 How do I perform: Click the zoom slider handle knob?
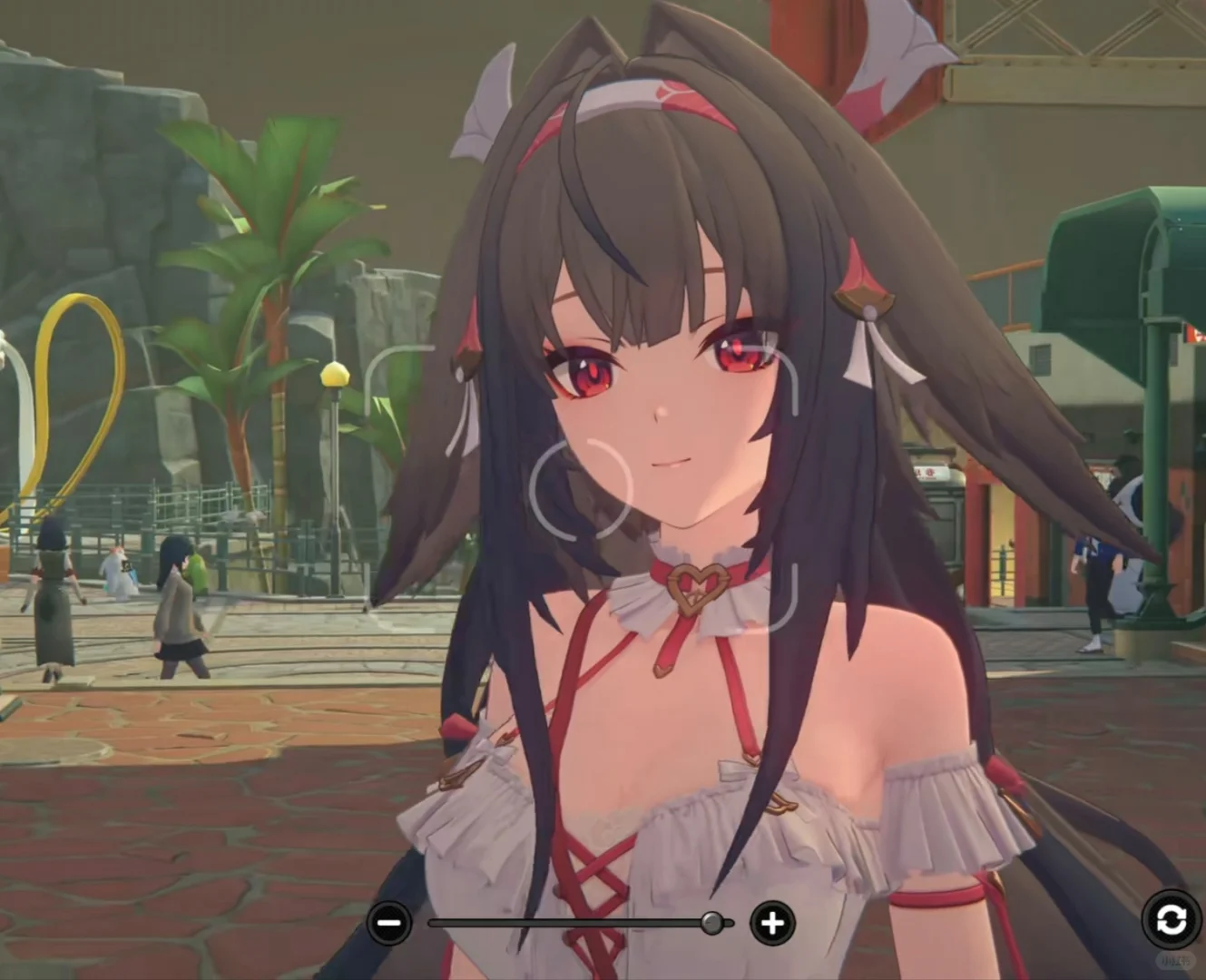[711, 924]
